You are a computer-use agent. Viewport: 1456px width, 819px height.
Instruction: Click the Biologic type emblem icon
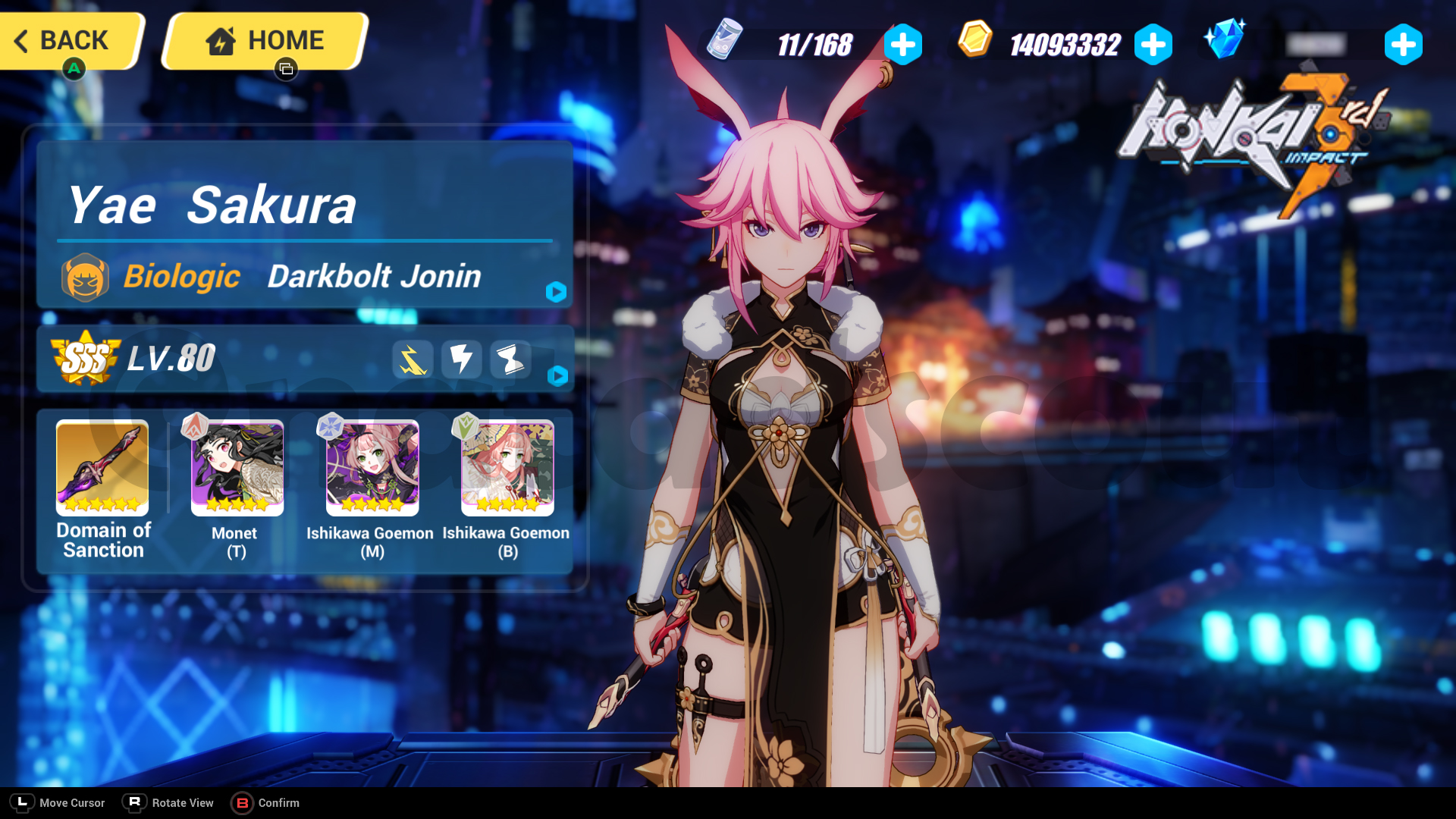pos(86,276)
